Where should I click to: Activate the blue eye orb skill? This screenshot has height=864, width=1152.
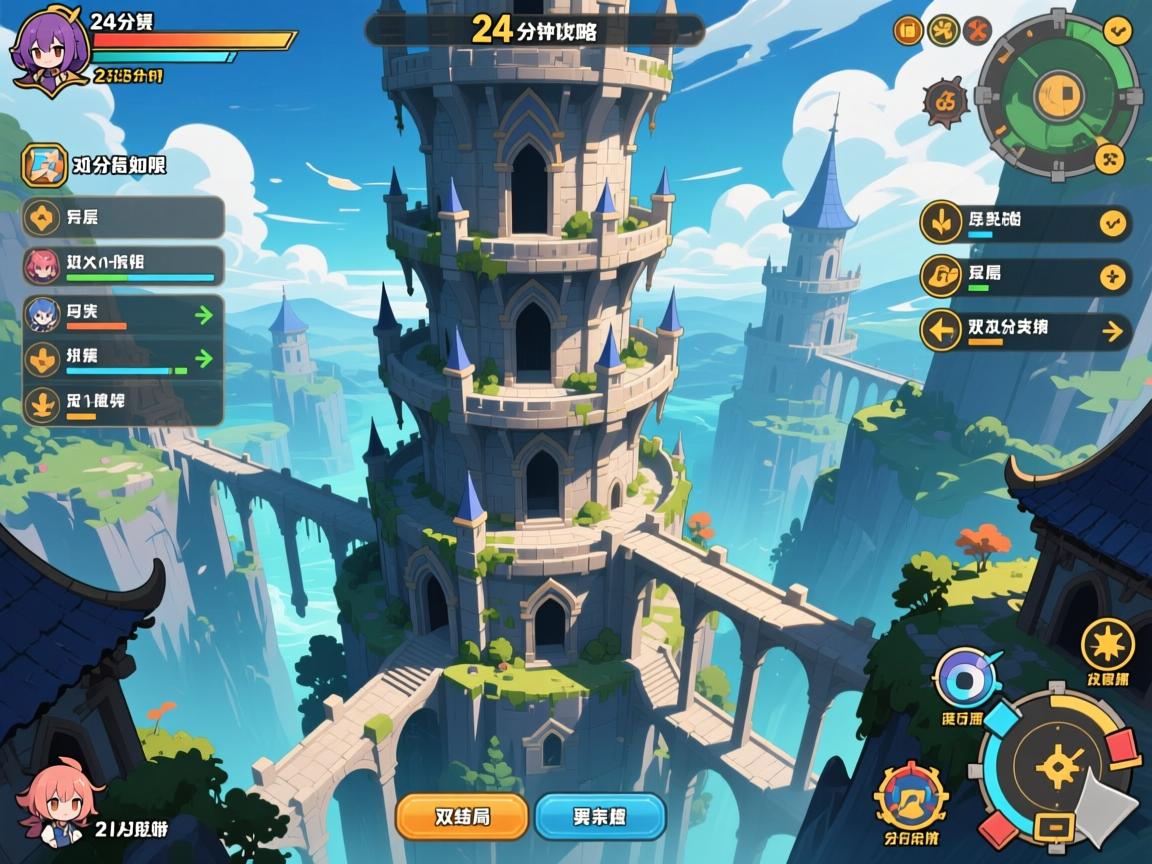[964, 679]
